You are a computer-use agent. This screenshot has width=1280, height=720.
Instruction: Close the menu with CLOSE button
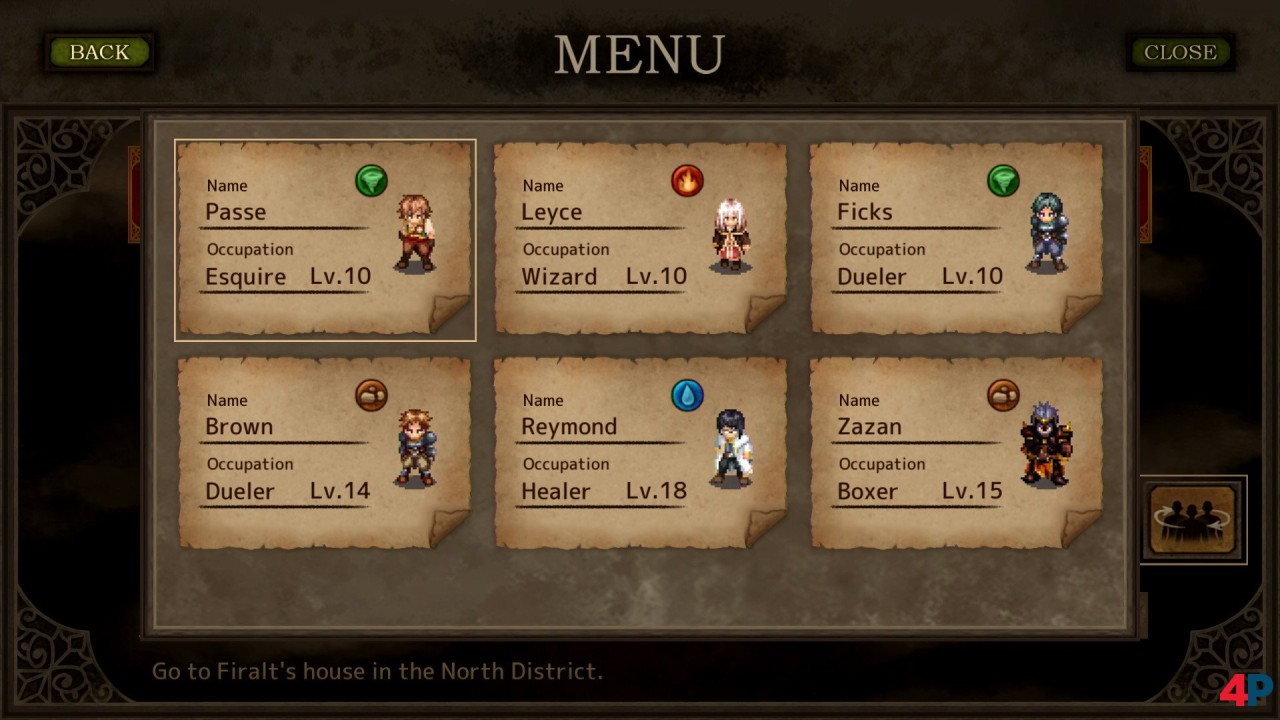1180,52
